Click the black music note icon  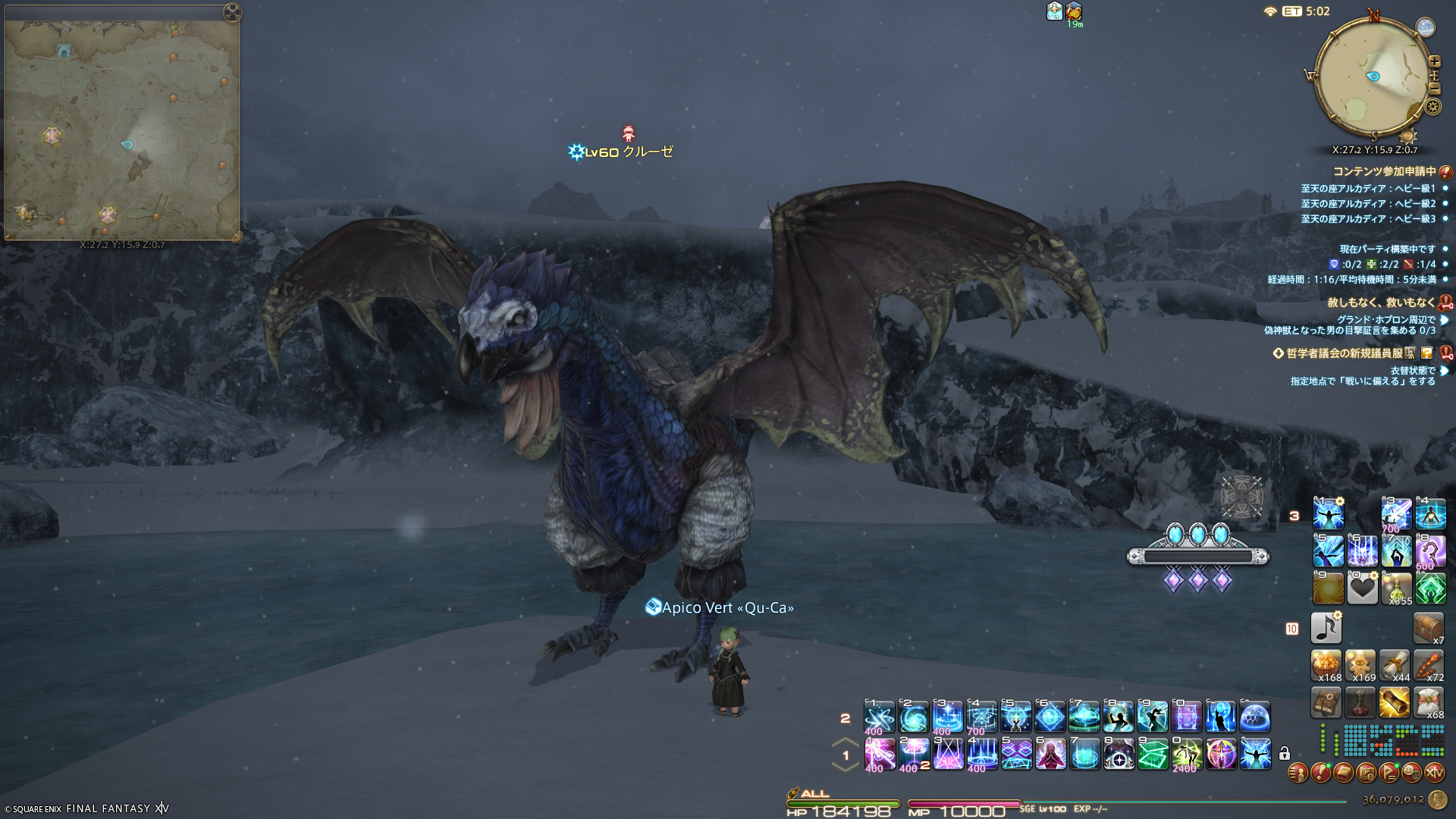coord(1326,628)
